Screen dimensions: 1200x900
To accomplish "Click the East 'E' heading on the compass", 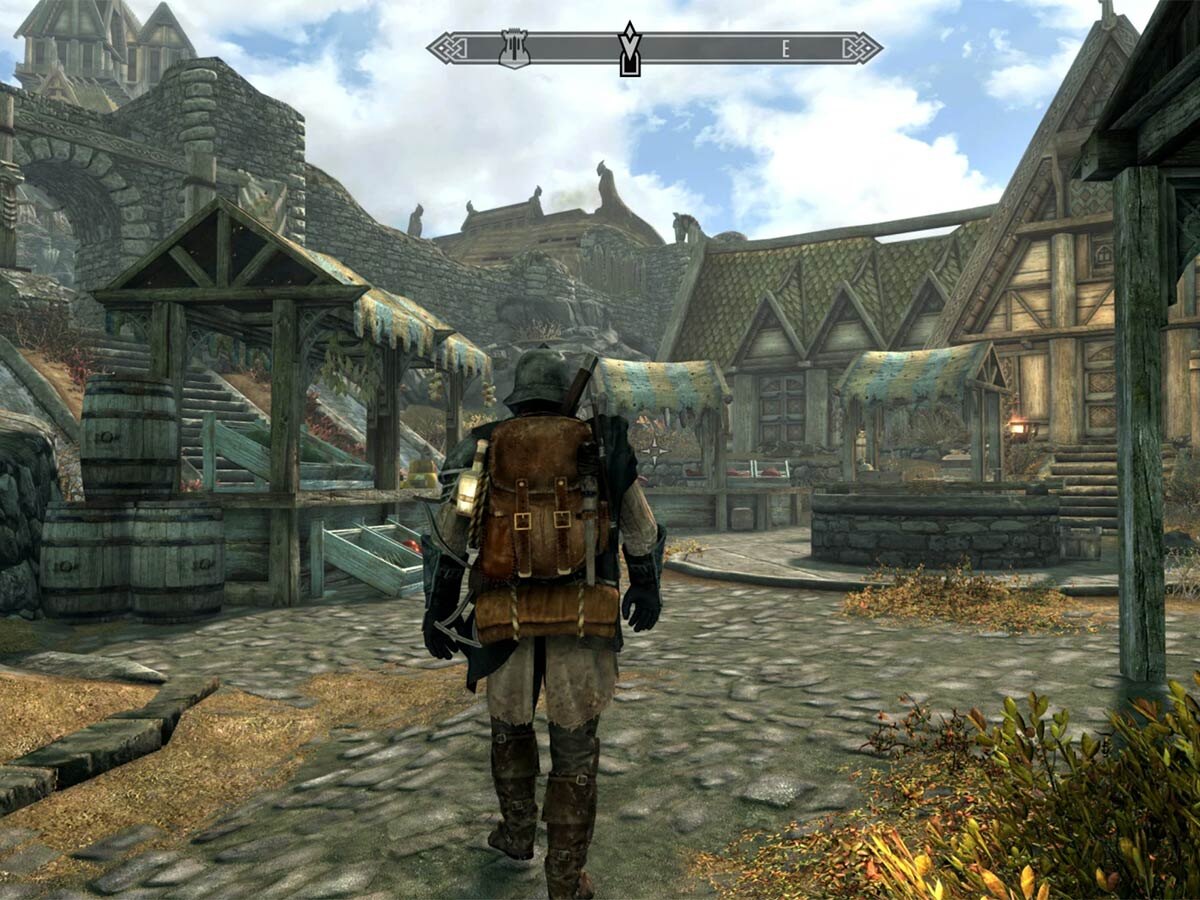I will [786, 48].
